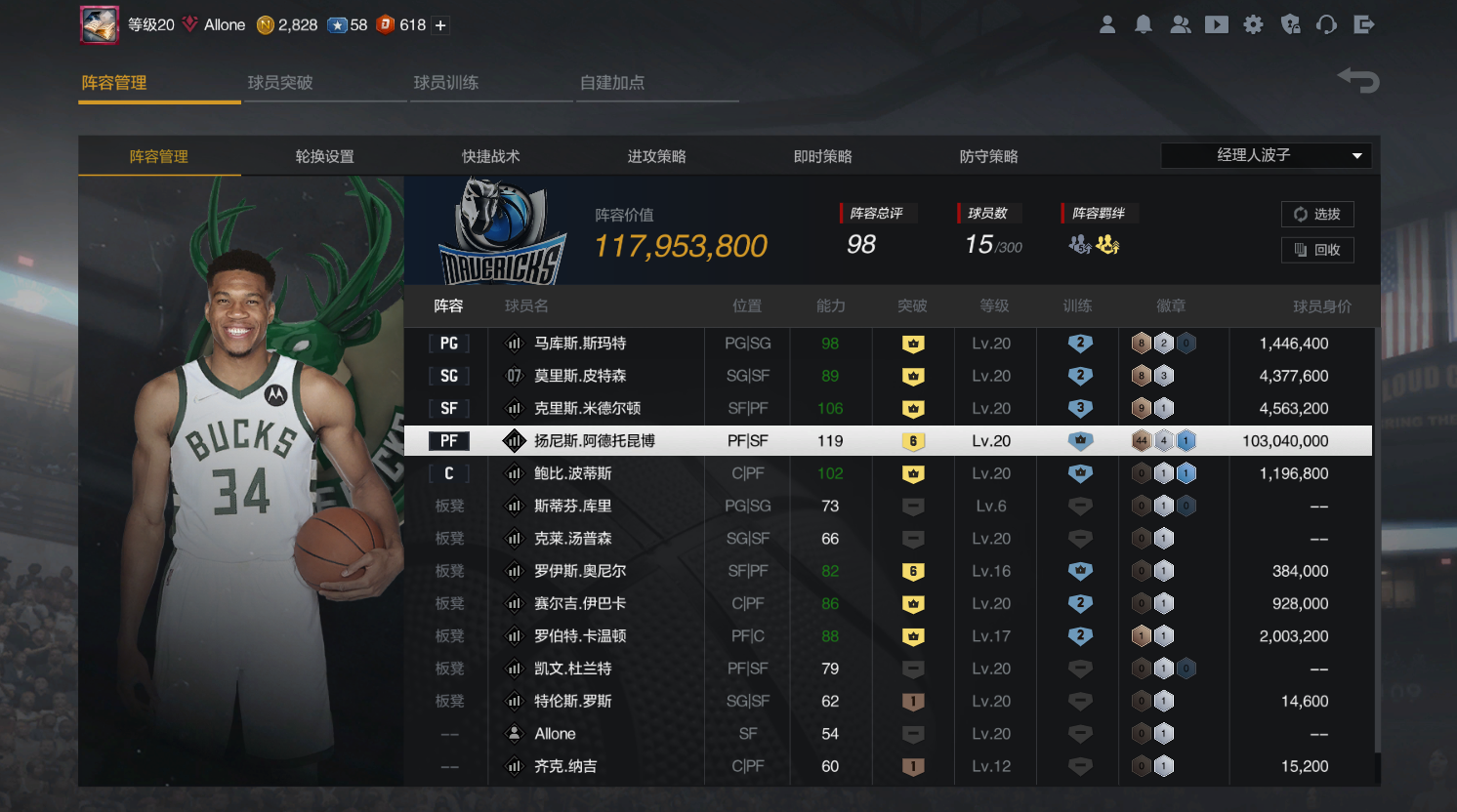Open the 经理人波子 manager dropdown
Viewport: 1457px width, 812px height.
pos(1265,155)
